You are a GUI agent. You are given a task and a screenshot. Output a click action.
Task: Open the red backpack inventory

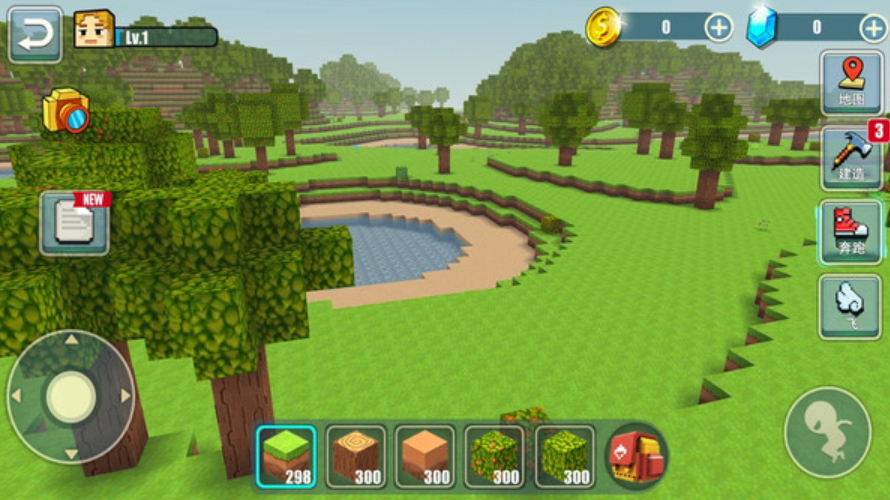(637, 457)
